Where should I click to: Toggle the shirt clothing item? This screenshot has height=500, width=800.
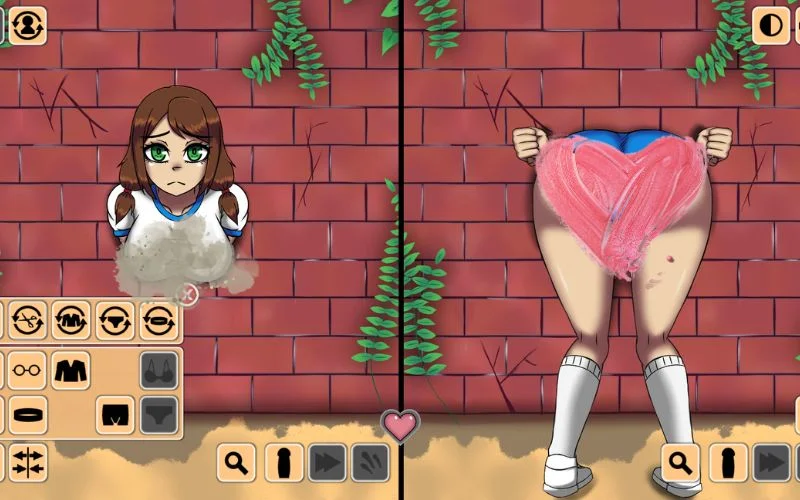[x=71, y=370]
